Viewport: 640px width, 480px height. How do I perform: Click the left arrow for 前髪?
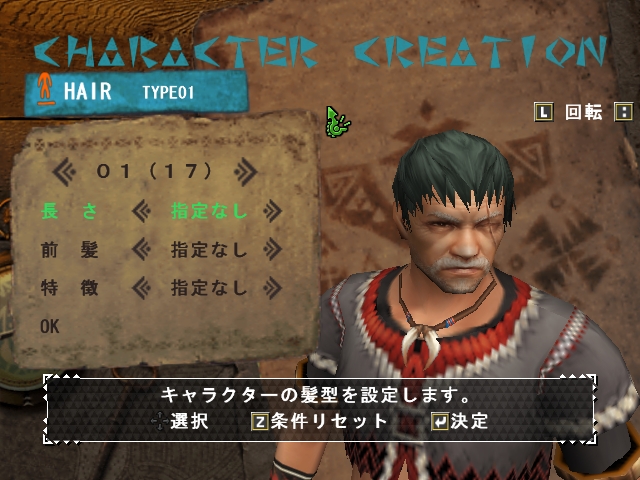141,250
